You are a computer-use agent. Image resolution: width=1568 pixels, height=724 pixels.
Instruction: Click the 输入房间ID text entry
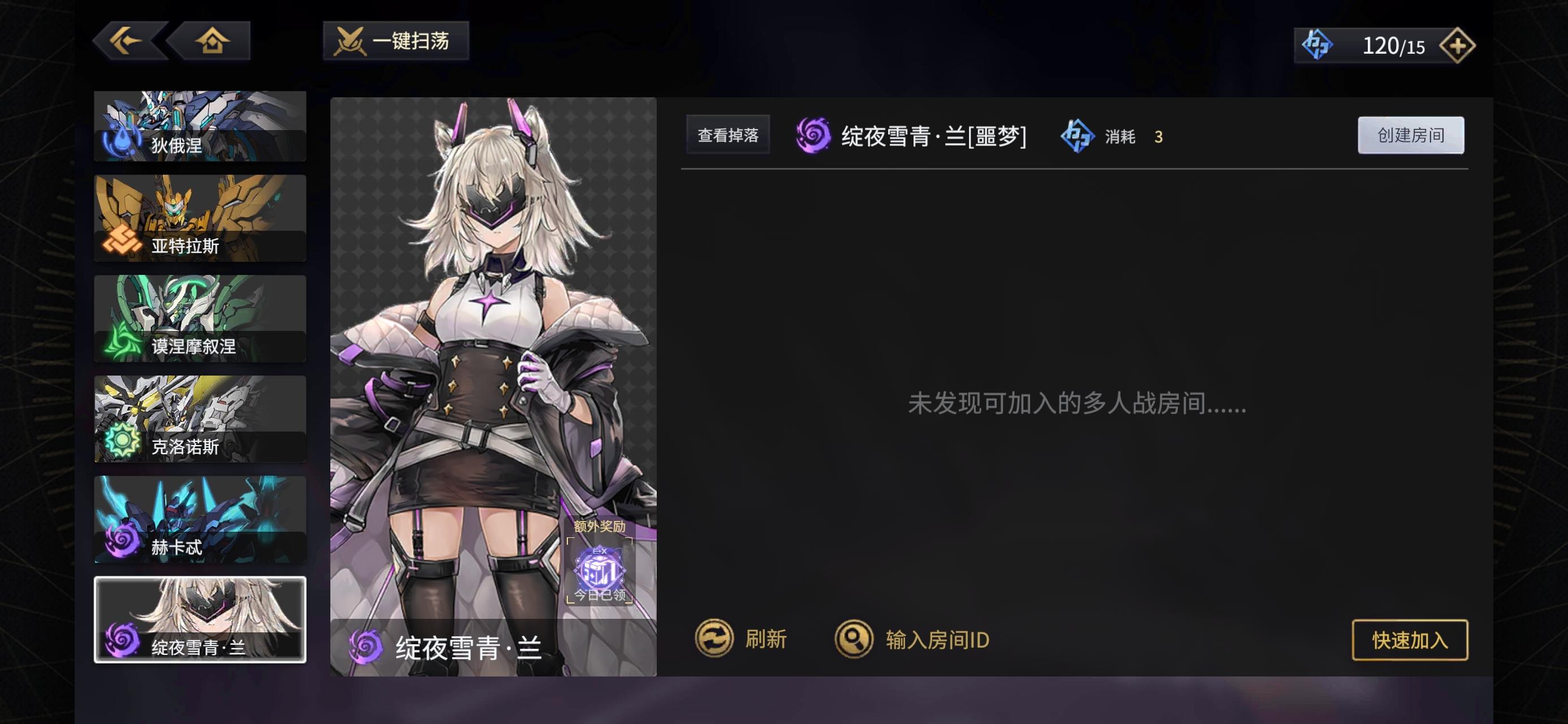point(937,639)
